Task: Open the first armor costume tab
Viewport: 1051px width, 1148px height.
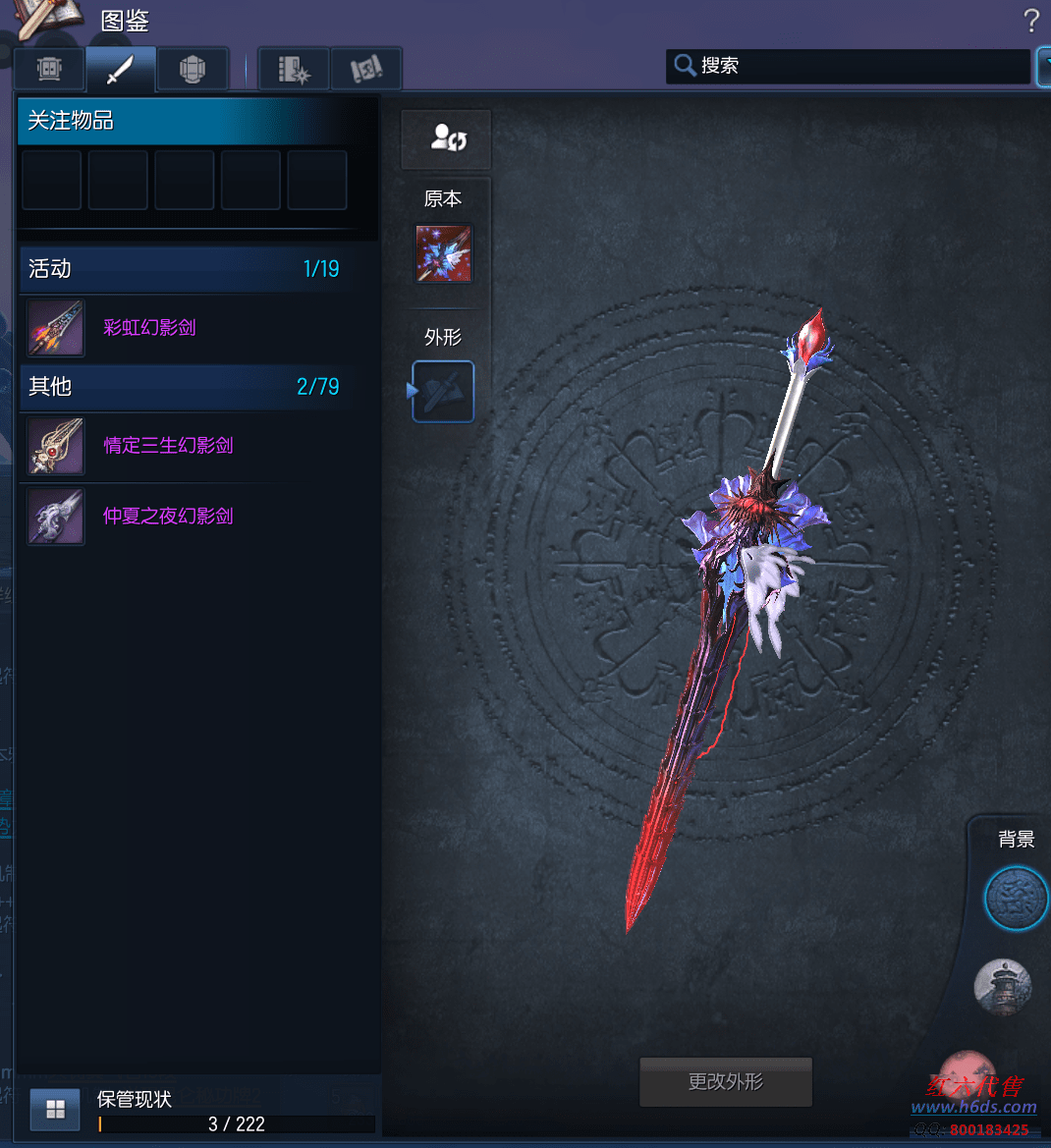Action: click(49, 70)
